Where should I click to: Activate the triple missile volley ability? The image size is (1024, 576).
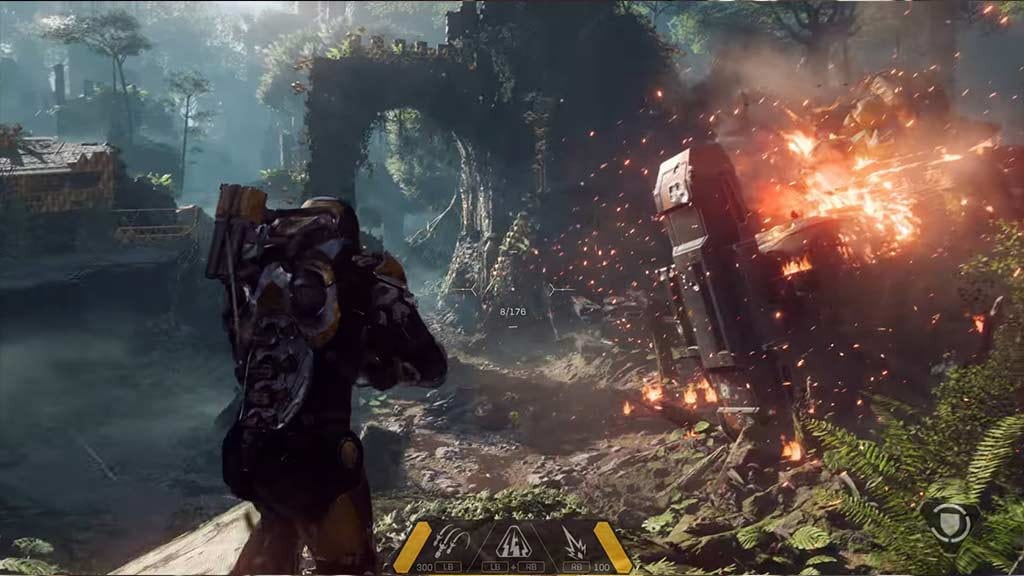pyautogui.click(x=451, y=540)
